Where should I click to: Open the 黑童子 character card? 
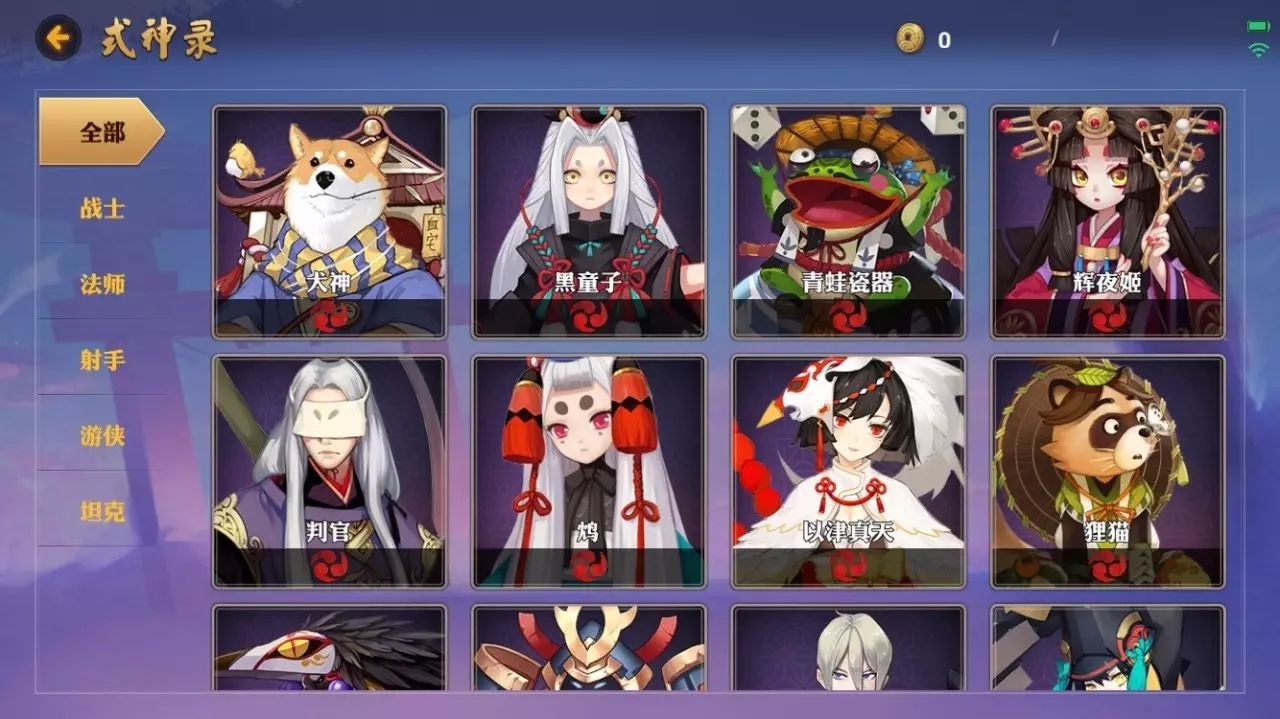(589, 222)
